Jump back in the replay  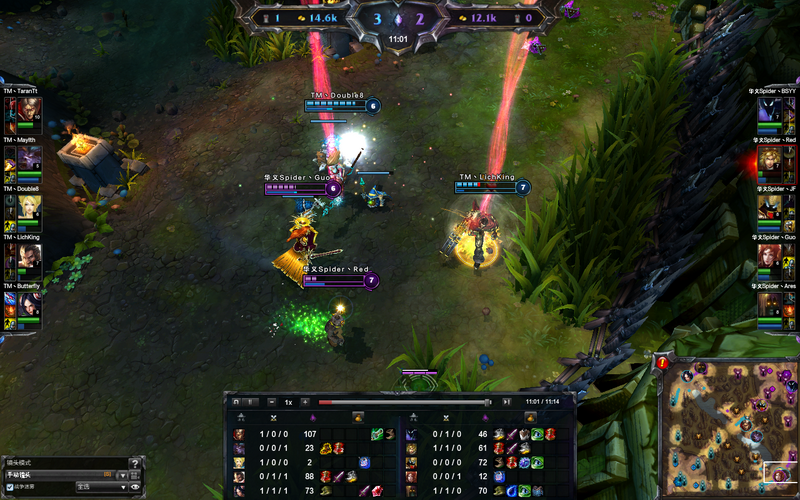pos(236,402)
